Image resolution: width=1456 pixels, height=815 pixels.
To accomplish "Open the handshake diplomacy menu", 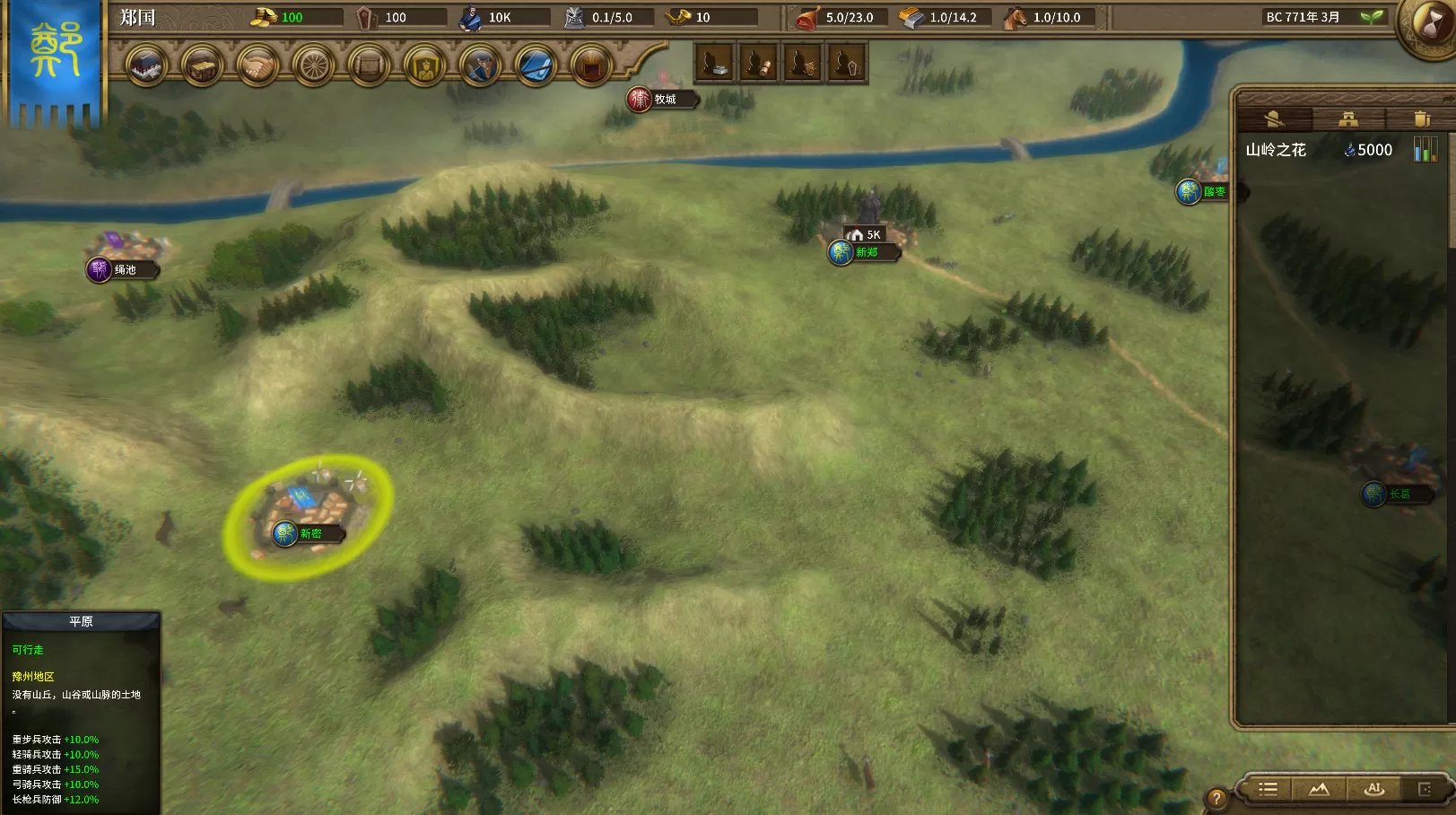I will pos(257,66).
